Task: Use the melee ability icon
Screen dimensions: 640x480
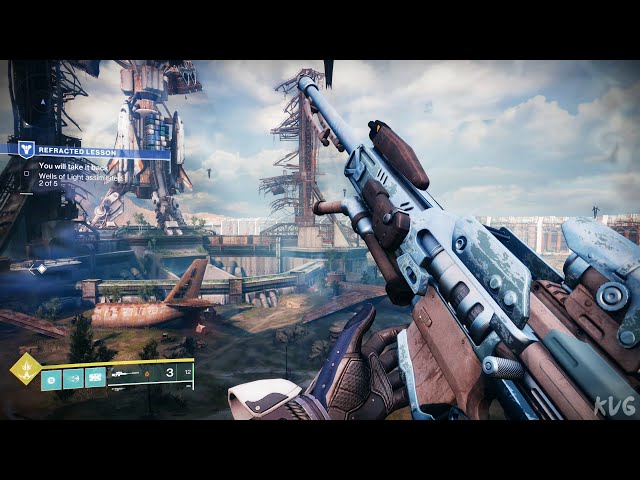Action: click(x=74, y=378)
